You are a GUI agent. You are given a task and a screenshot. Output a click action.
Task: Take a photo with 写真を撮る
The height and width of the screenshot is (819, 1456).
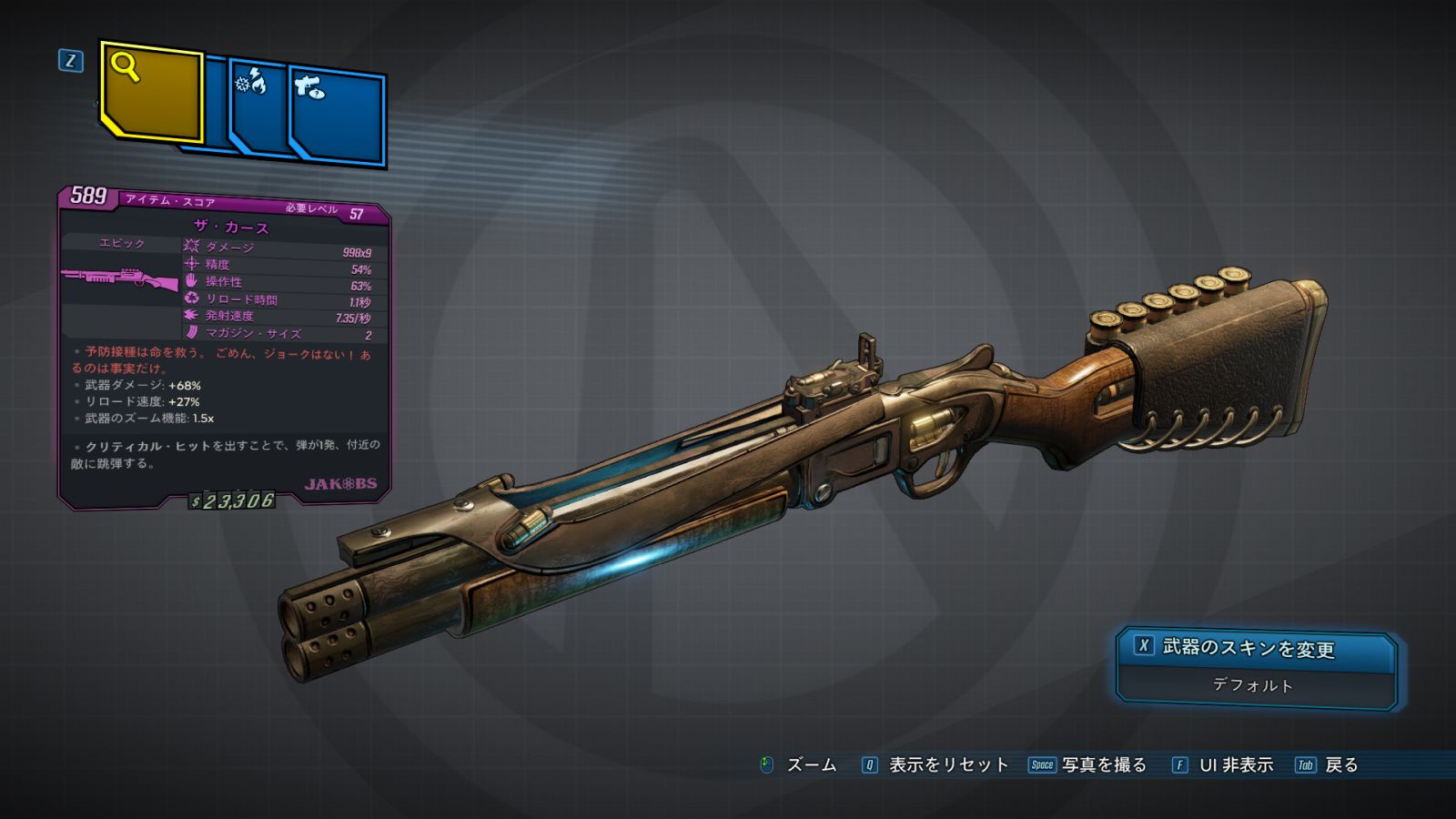tap(1088, 765)
